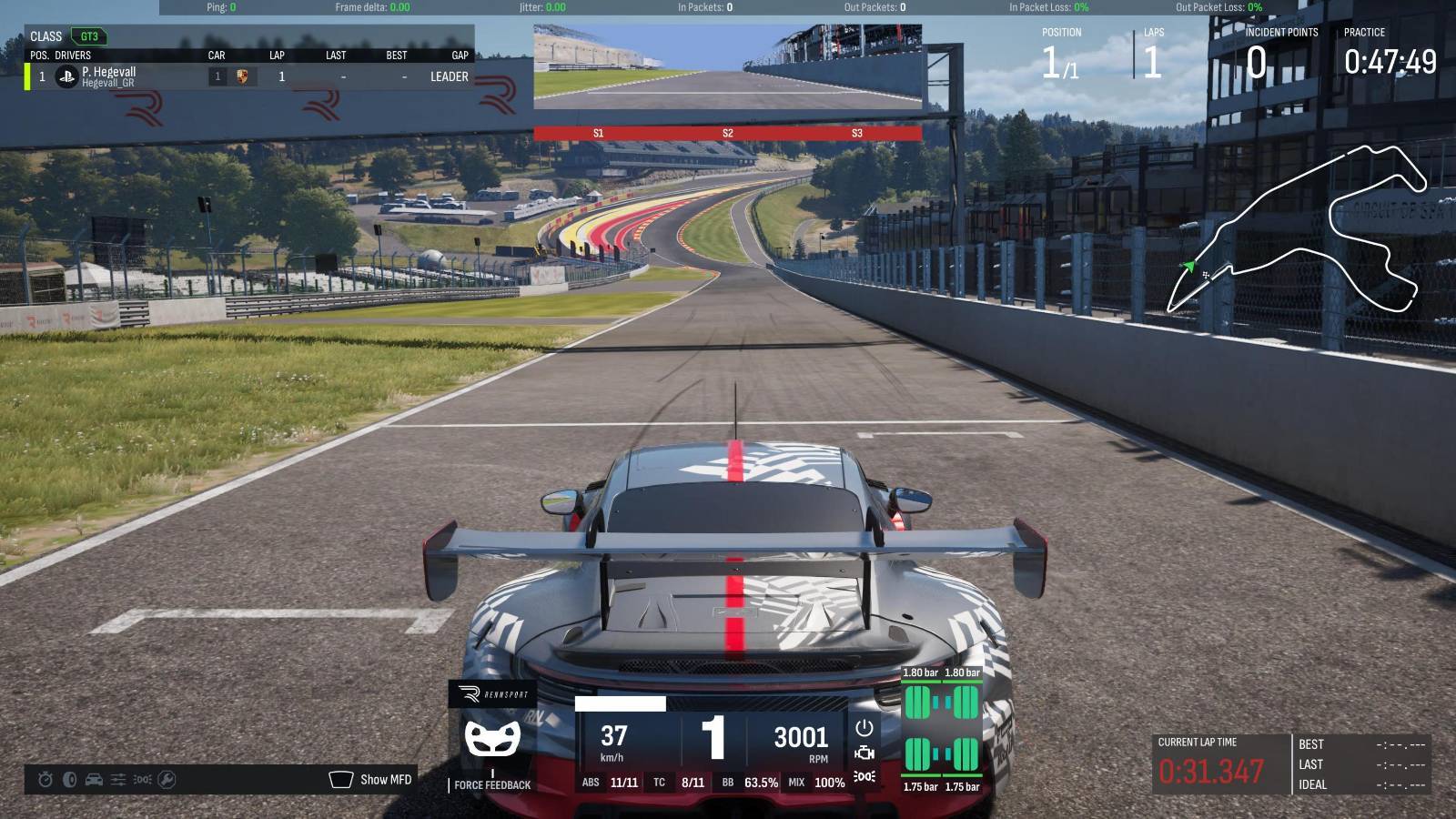The height and width of the screenshot is (819, 1456).
Task: Click the engine starter icon
Action: [864, 726]
